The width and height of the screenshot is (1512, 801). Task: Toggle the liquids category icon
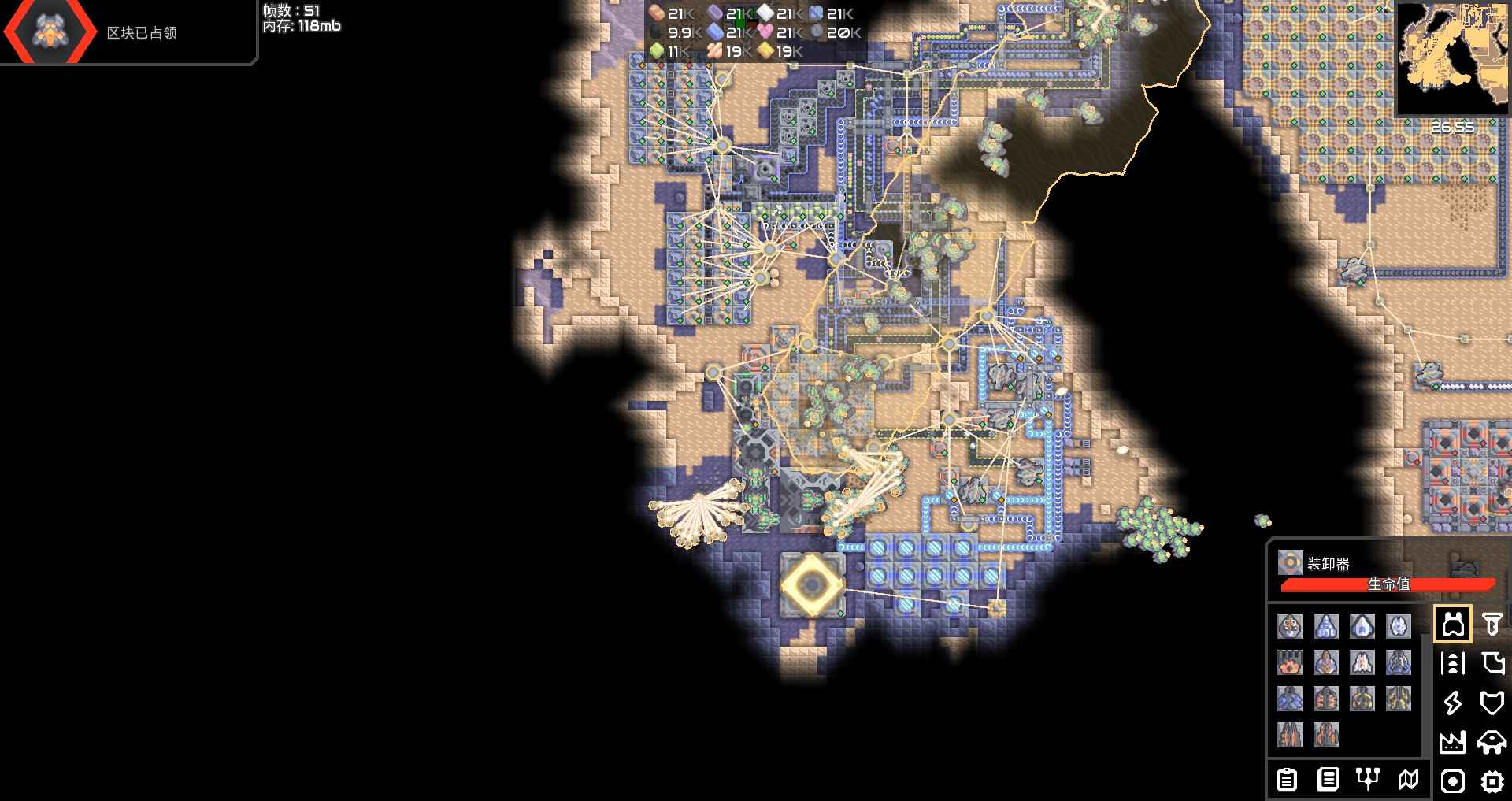coord(1492,664)
